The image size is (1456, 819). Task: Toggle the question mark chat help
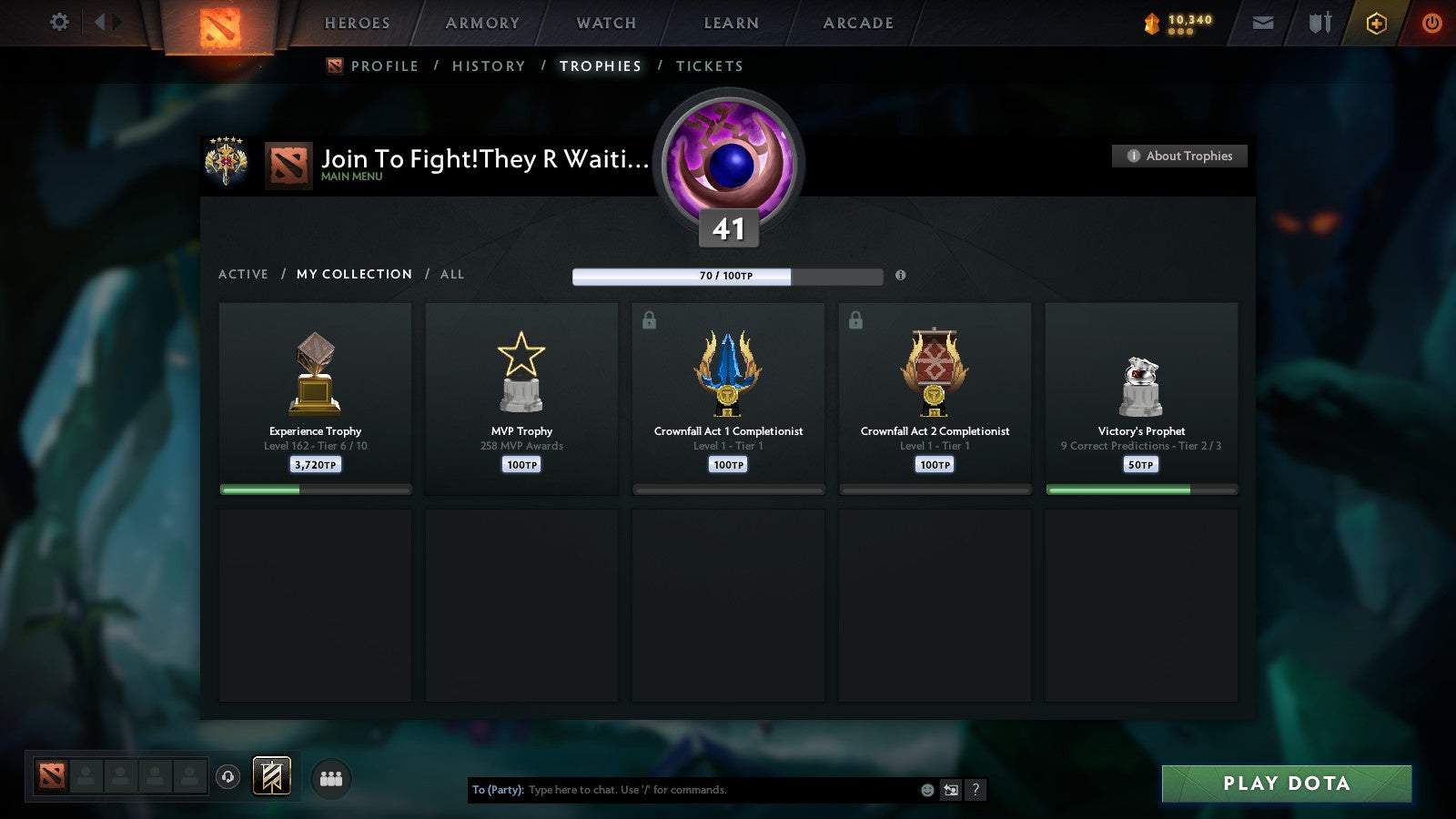click(974, 790)
